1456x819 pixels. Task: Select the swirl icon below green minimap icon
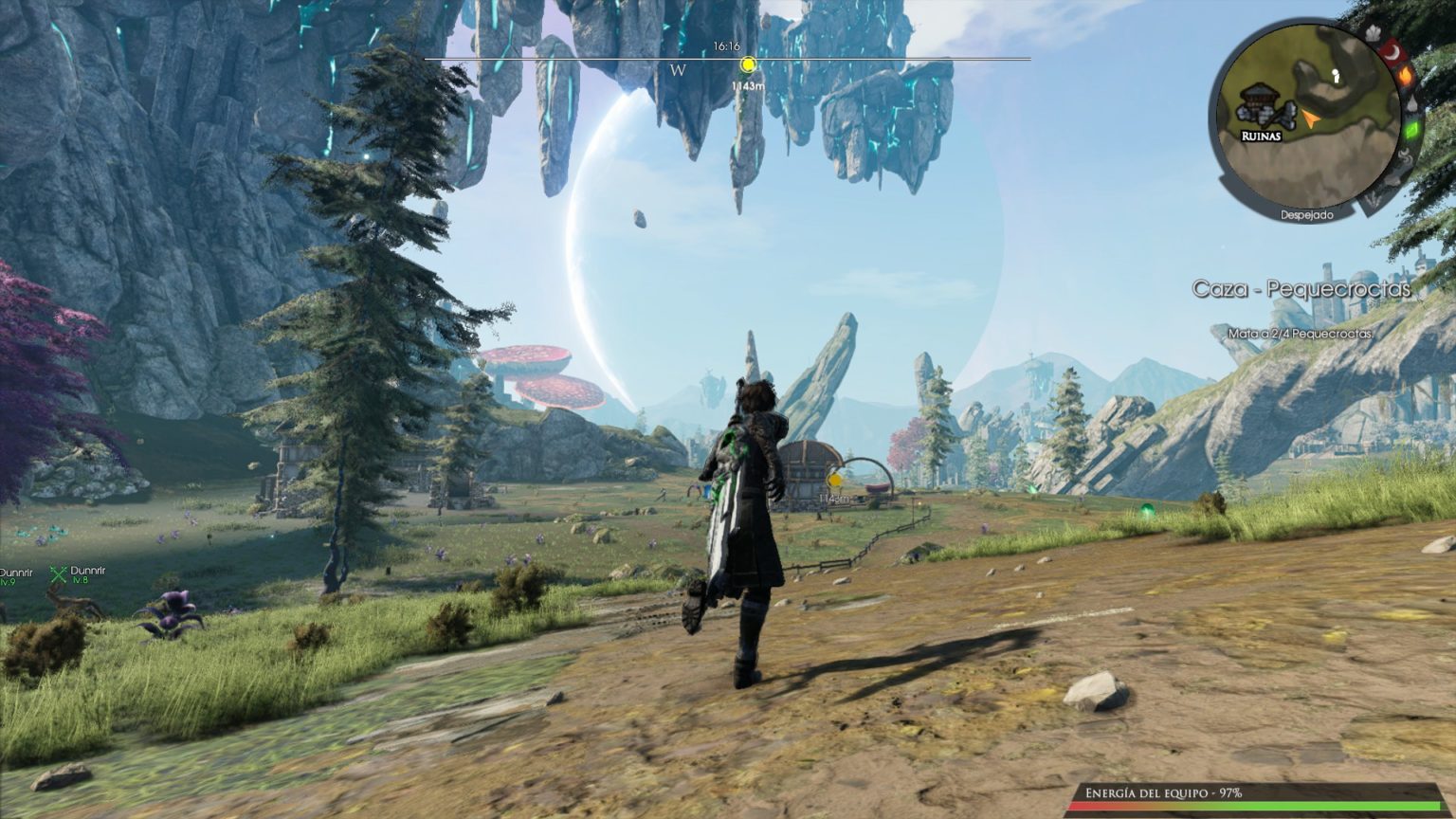(x=1405, y=155)
